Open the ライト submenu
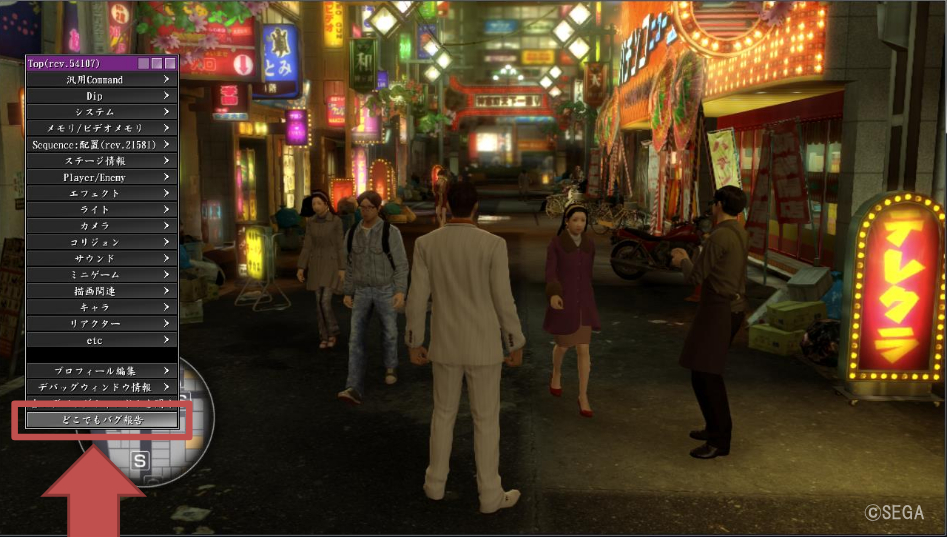The height and width of the screenshot is (537, 948). (101, 209)
